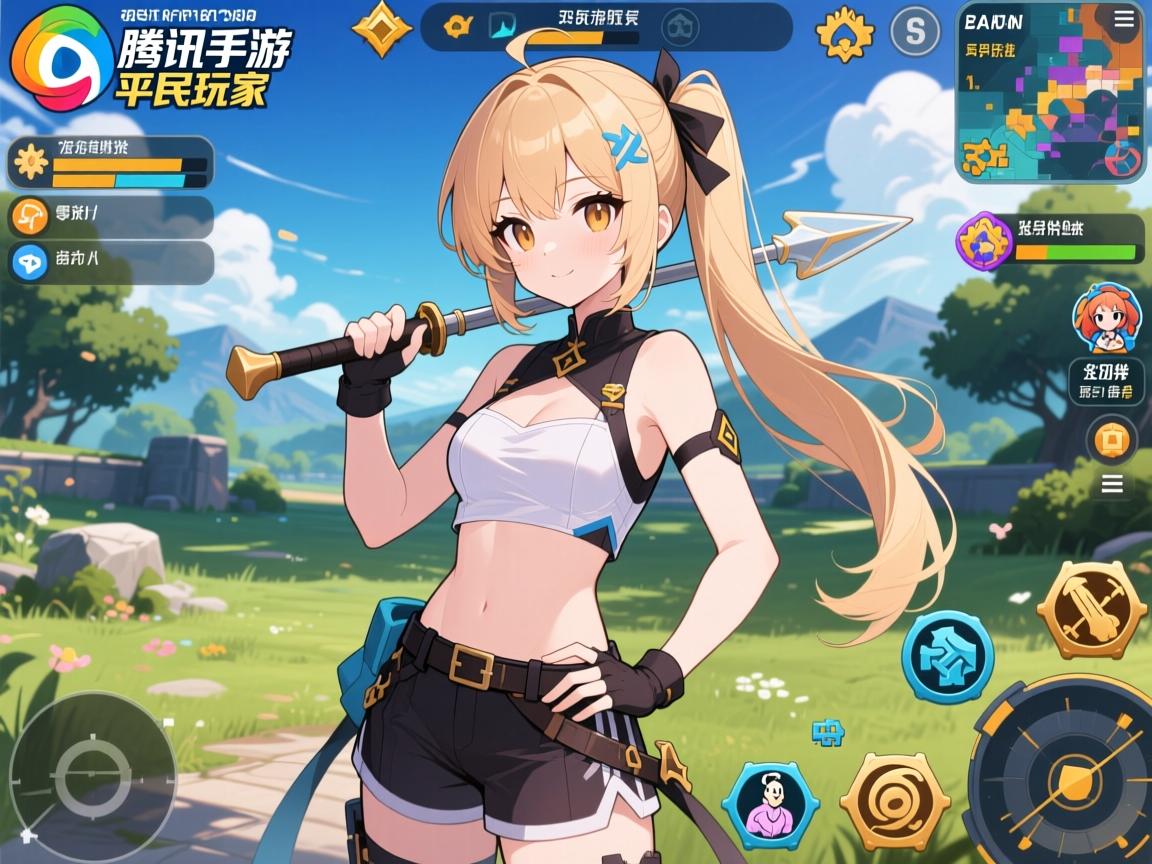This screenshot has height=864, width=1152.
Task: Open the minimap
Action: tap(1048, 100)
